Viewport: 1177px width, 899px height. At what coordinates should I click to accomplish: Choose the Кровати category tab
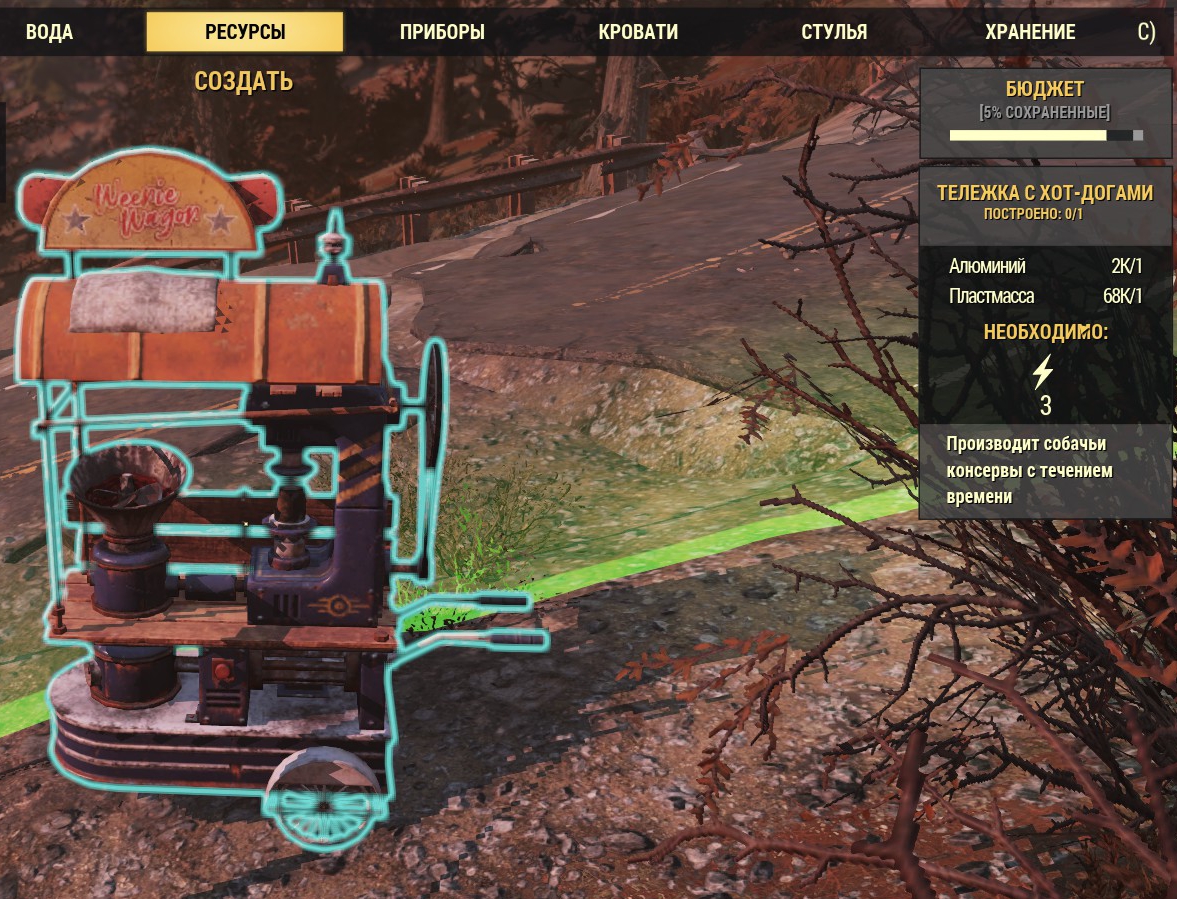[638, 32]
